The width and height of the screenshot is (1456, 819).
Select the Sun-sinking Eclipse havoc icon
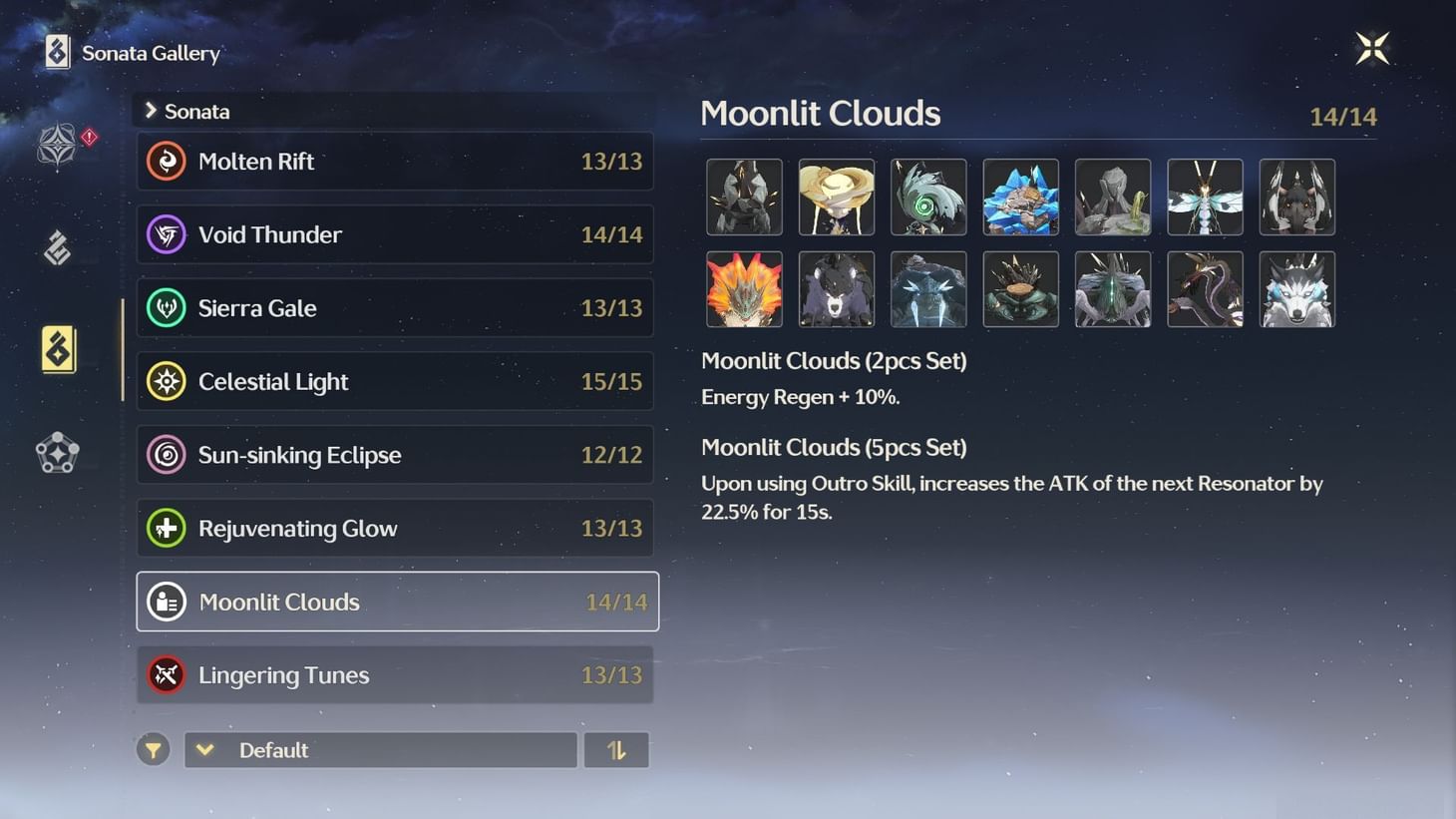[x=167, y=454]
